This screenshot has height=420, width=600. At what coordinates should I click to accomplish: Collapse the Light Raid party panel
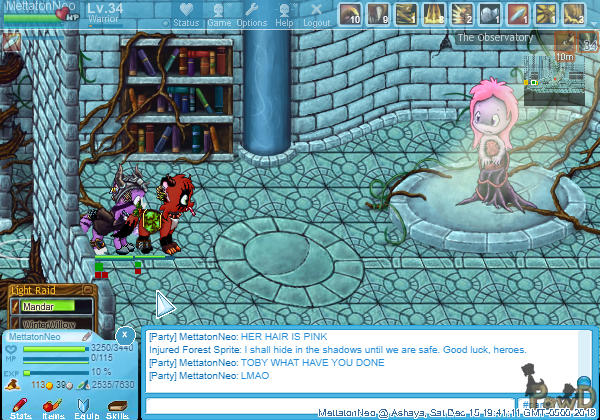point(89,290)
